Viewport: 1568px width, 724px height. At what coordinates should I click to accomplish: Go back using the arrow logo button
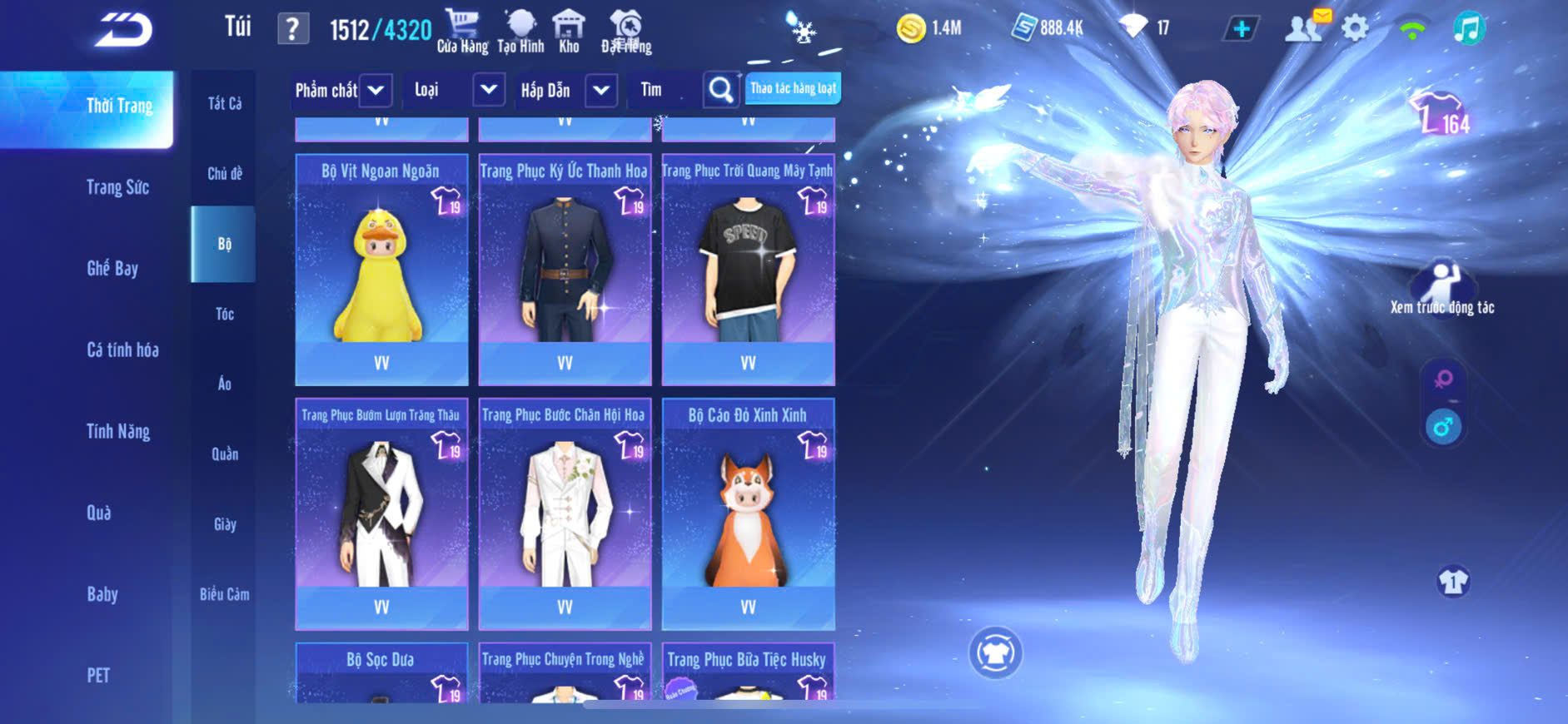[x=123, y=30]
